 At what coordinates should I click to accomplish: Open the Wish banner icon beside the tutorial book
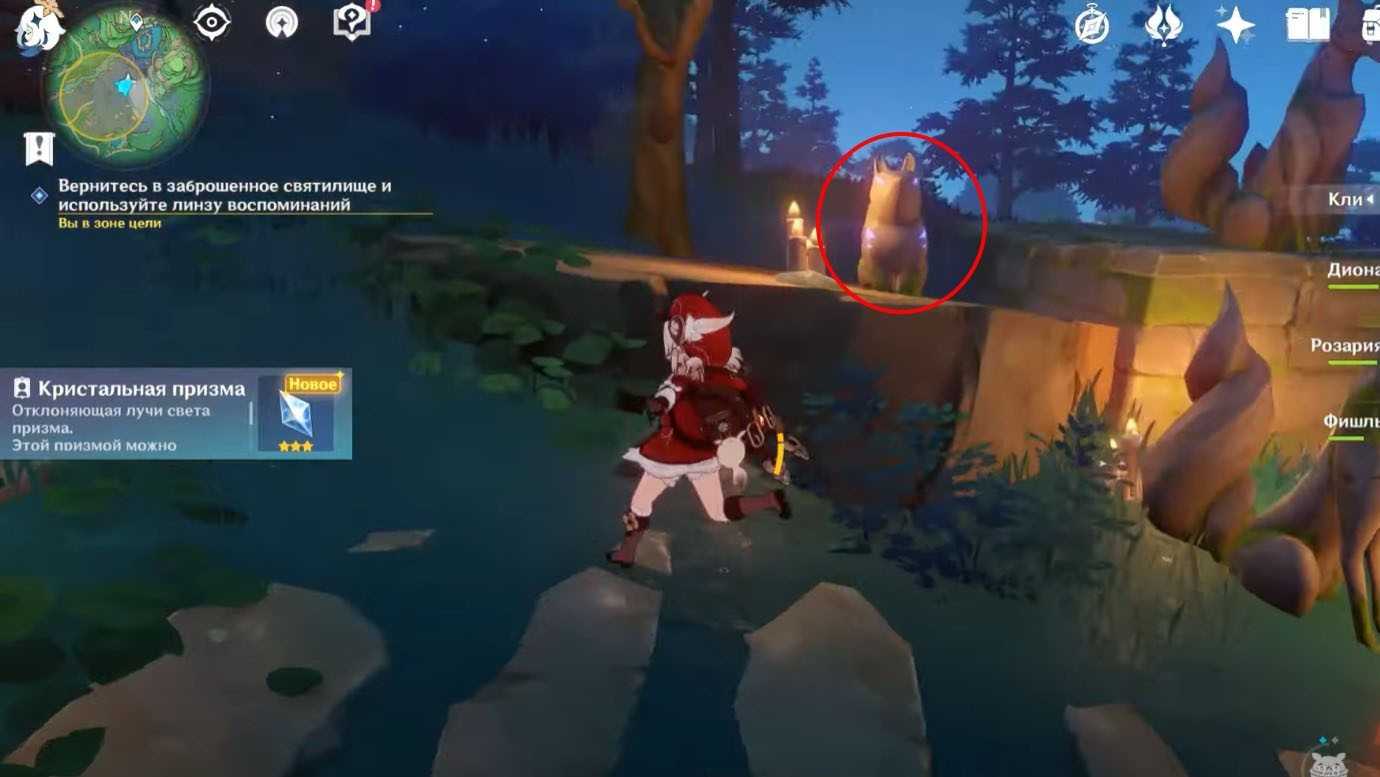pos(282,22)
